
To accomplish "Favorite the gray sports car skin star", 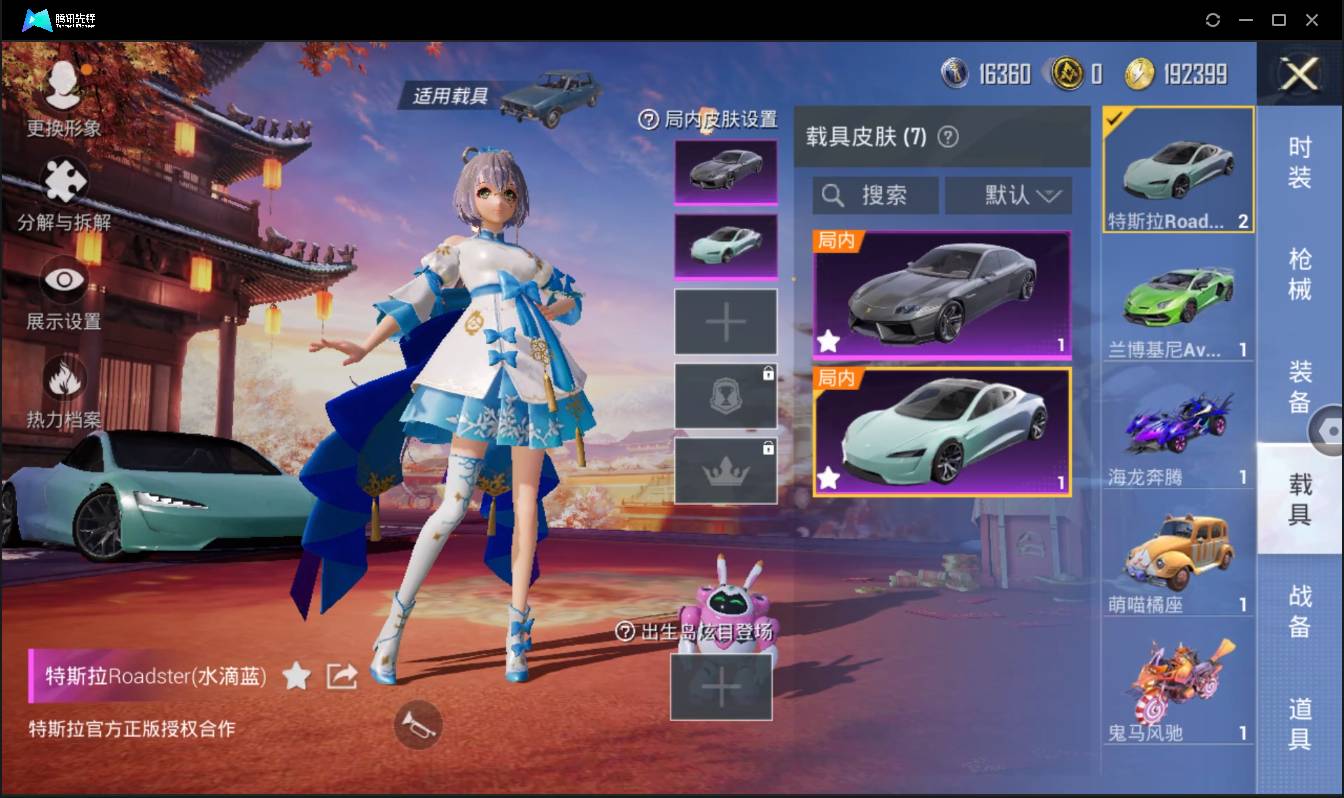I will [x=827, y=343].
